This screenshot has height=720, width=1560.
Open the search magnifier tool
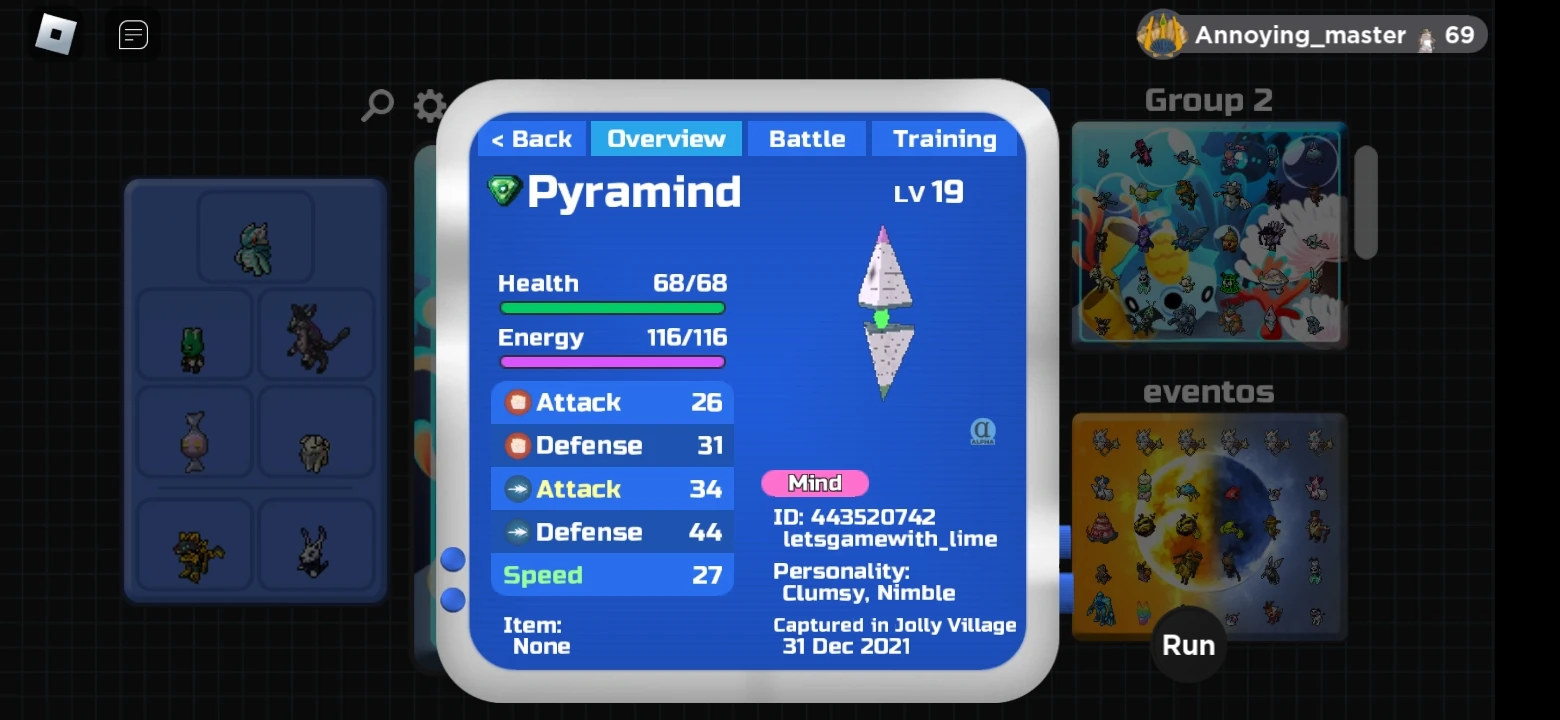(x=377, y=104)
